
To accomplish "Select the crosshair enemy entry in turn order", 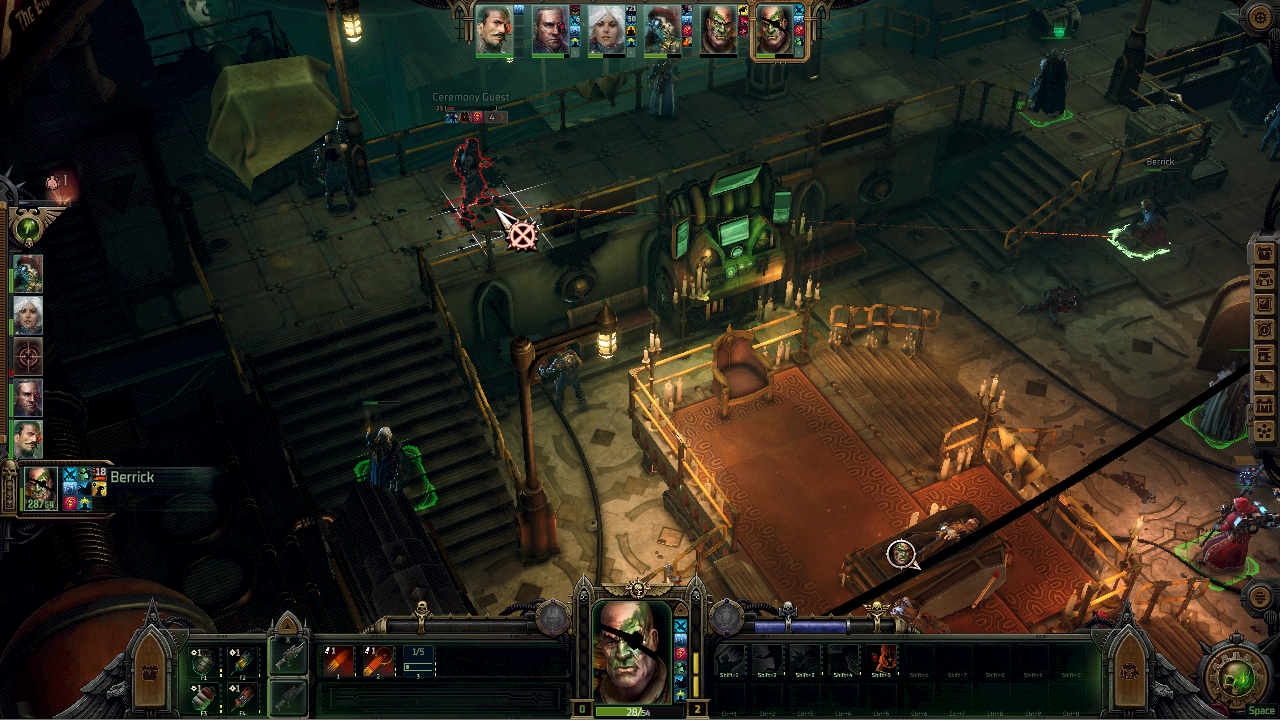I will click(x=28, y=356).
